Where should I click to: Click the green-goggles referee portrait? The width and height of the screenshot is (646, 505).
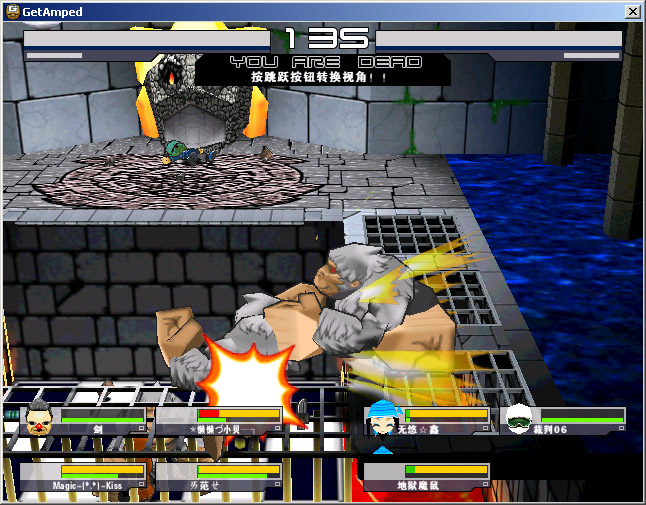coord(520,418)
